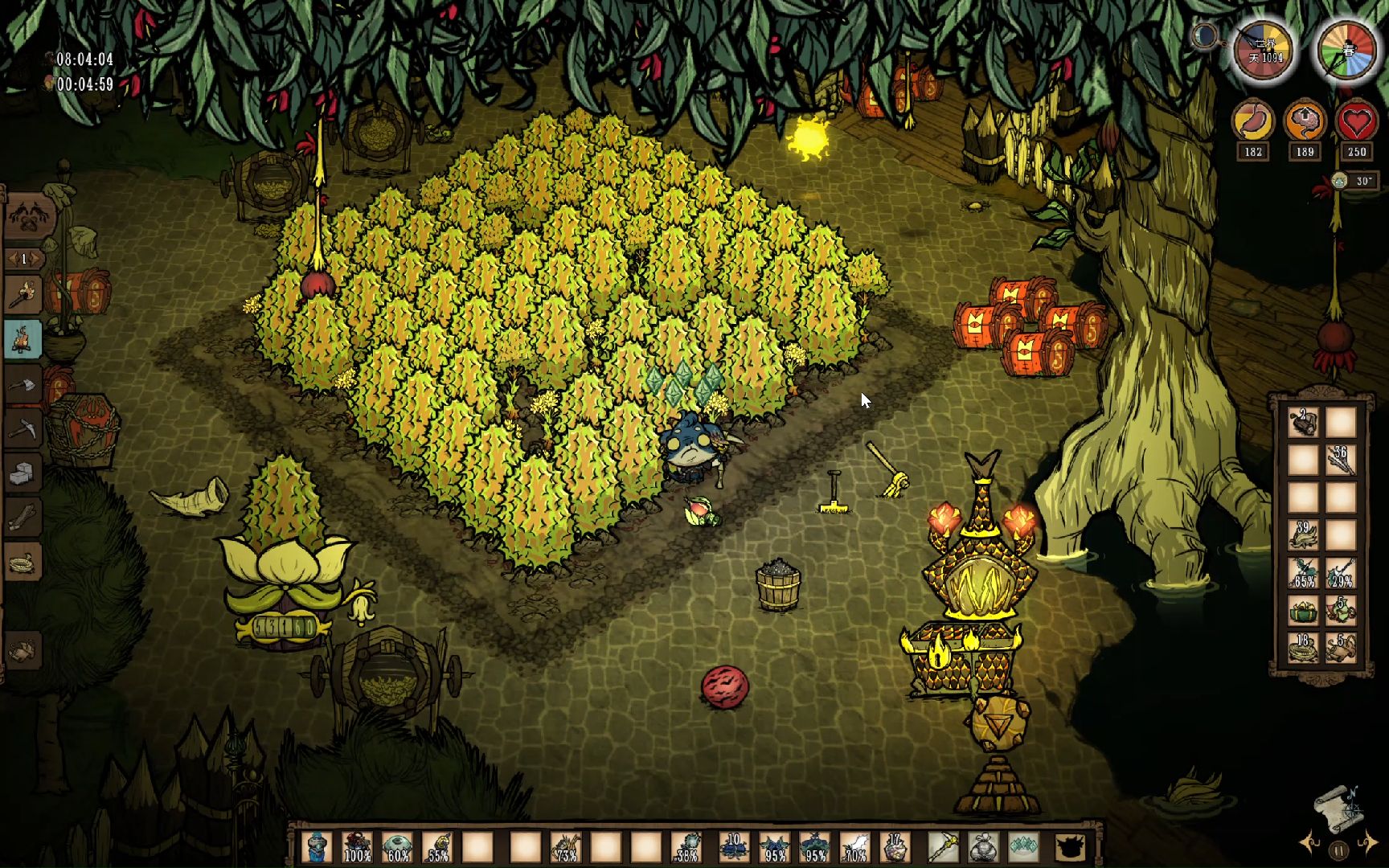Open the pickaxe crafting tab
The width and height of the screenshot is (1389, 868).
[23, 428]
